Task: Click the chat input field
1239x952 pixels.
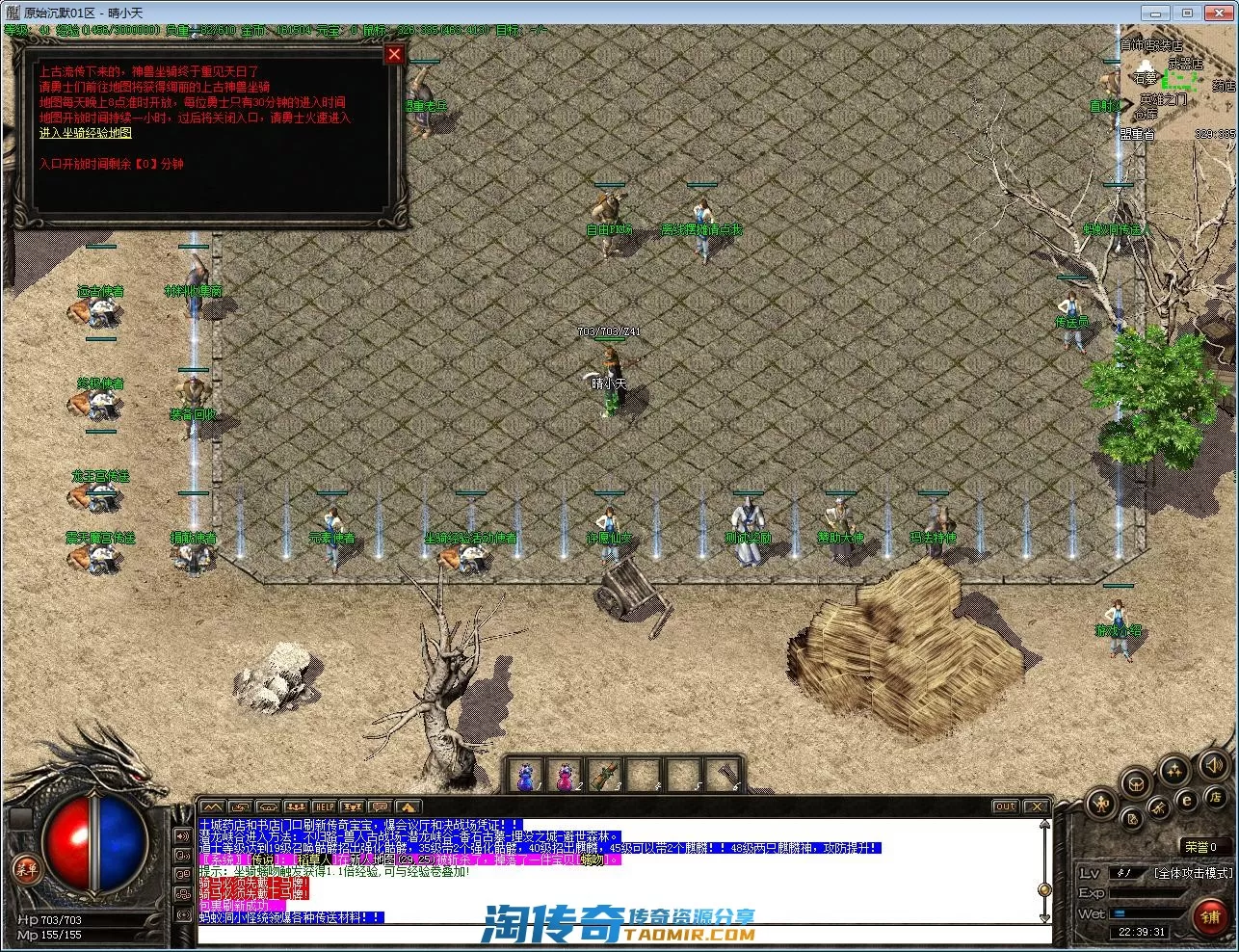Action: pos(617,935)
